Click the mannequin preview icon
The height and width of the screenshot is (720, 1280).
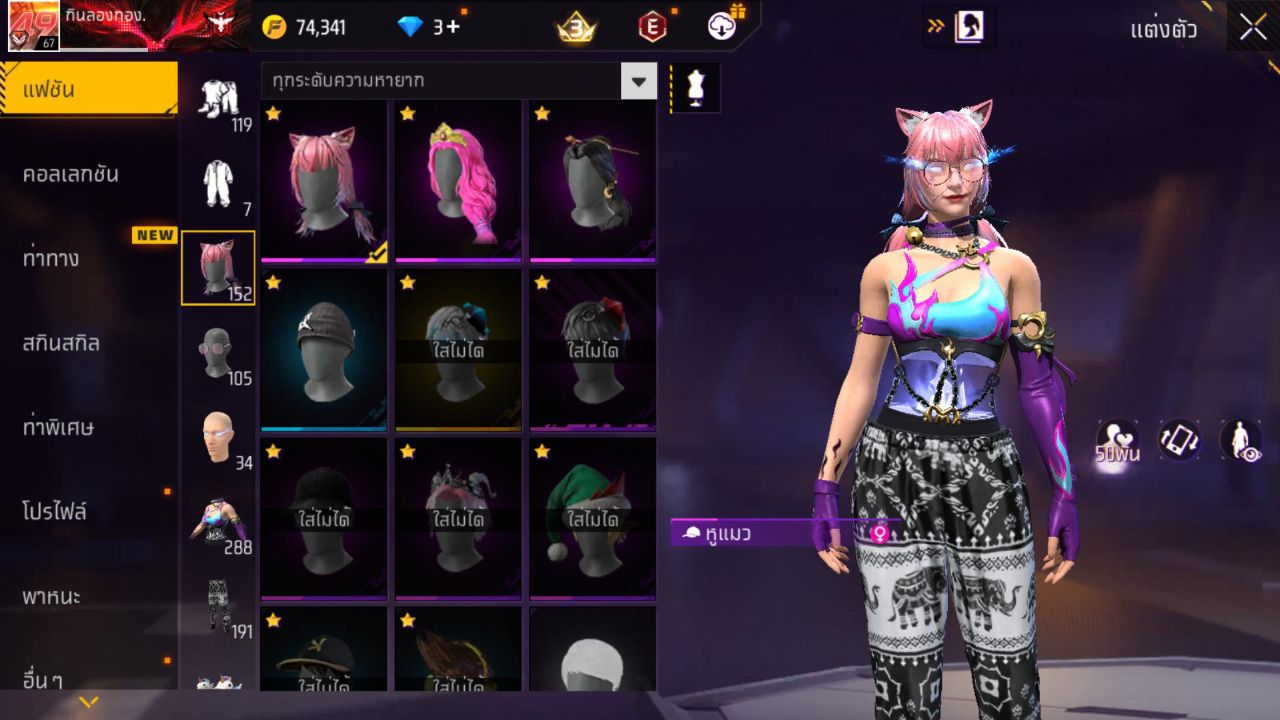(x=694, y=88)
